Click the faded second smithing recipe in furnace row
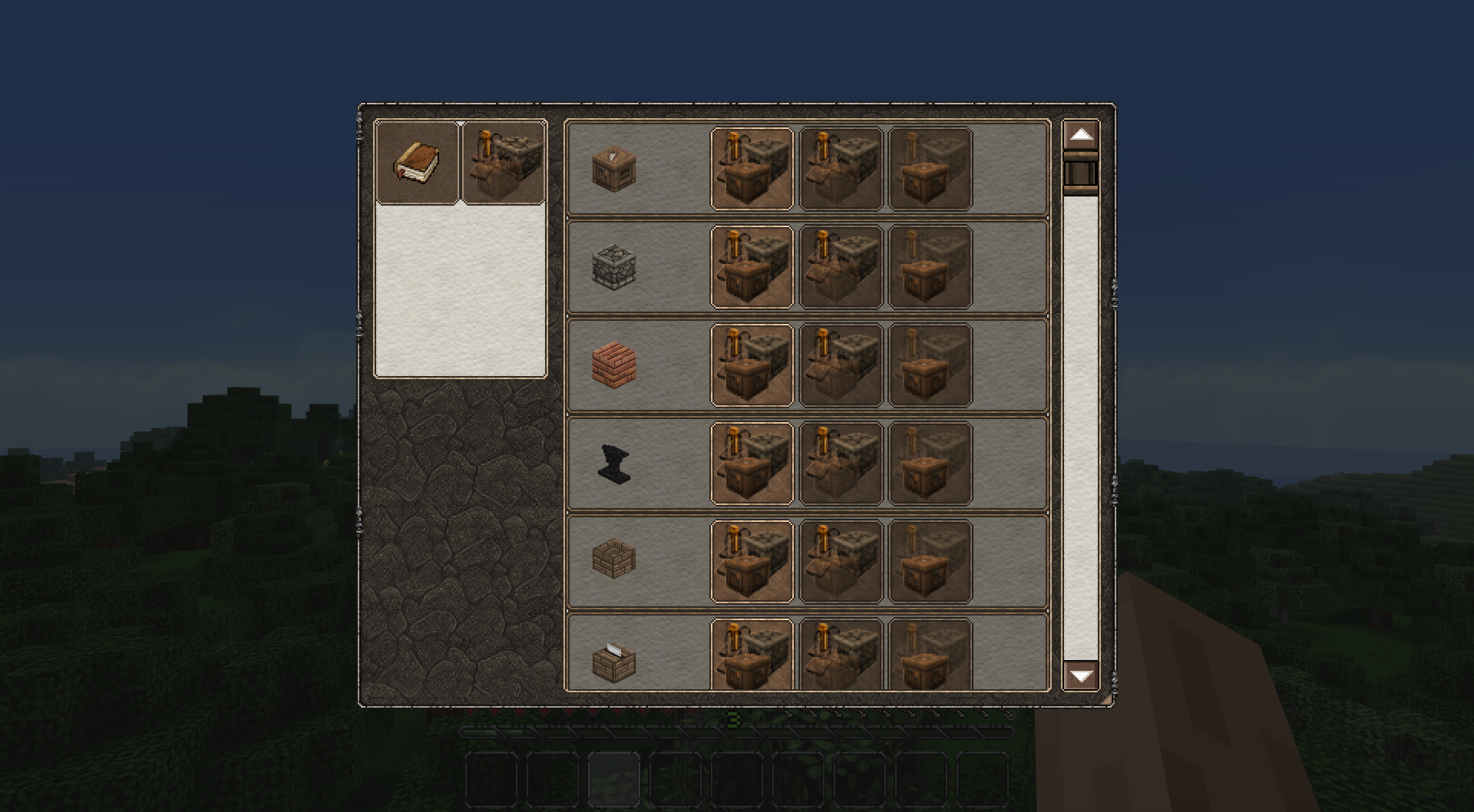The image size is (1474, 812). point(840,266)
